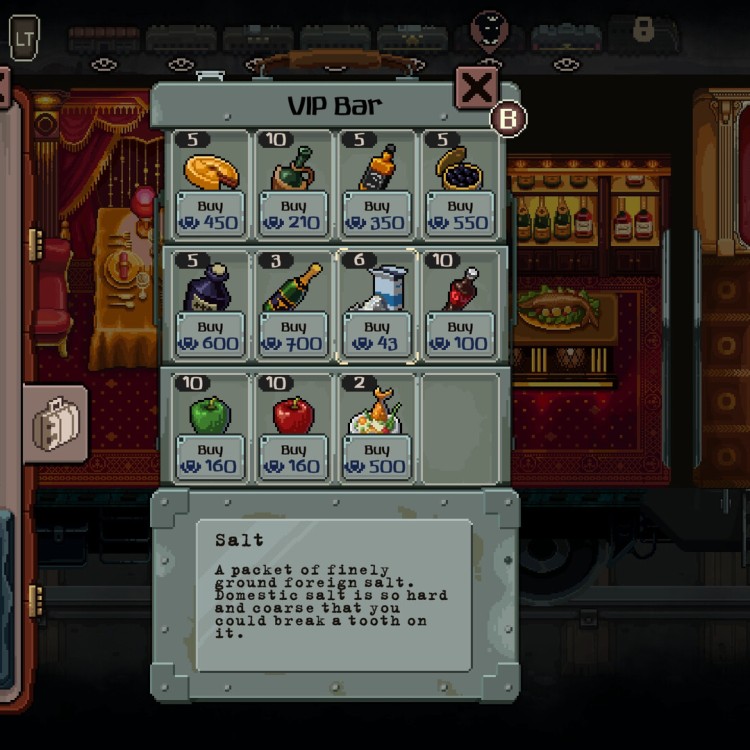Buy the red soda bottle for 100
Screen dimensions: 750x750
point(460,335)
